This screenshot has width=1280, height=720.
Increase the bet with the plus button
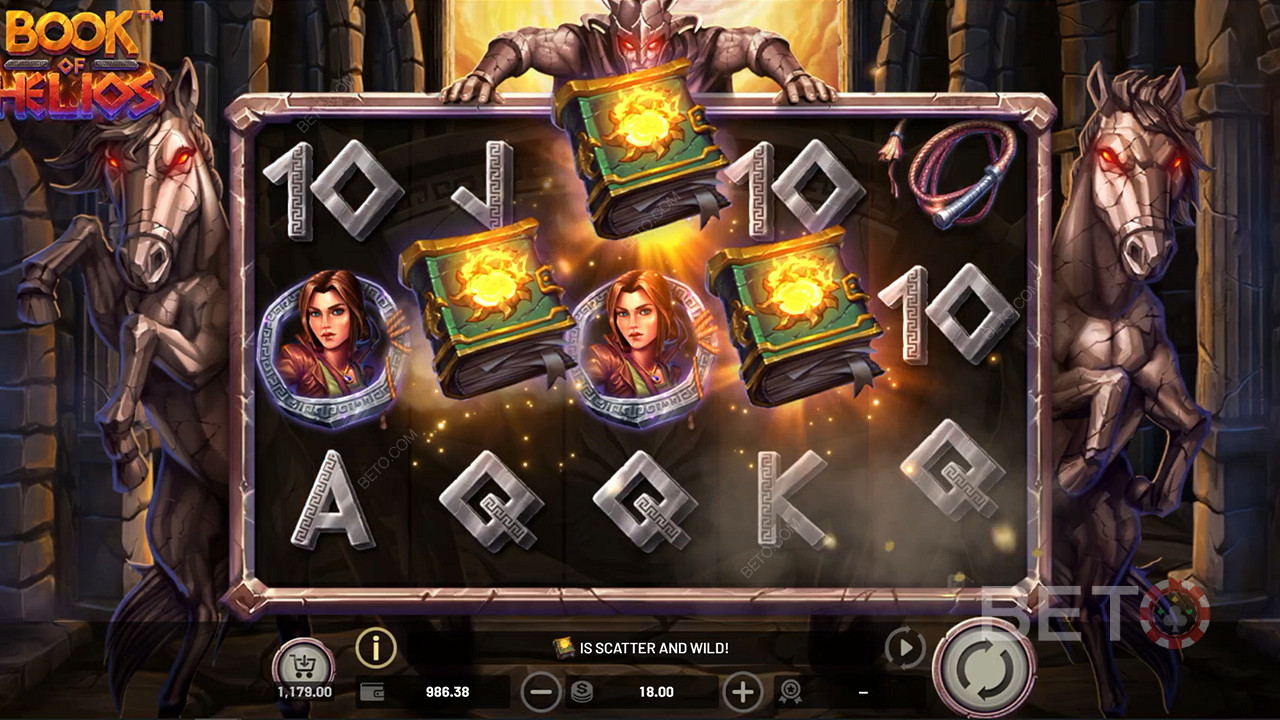[742, 691]
